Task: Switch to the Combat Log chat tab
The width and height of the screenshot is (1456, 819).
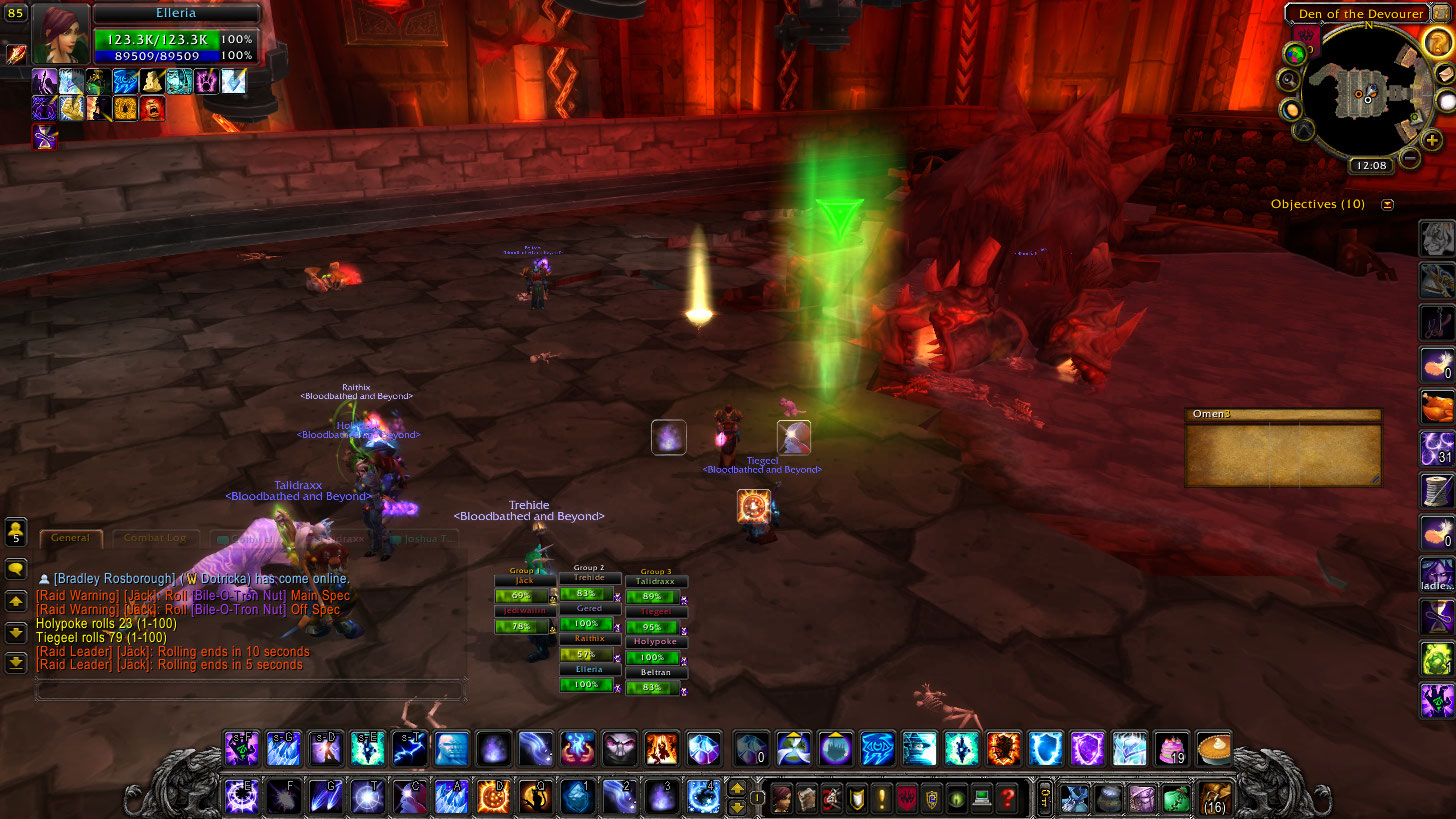Action: coord(155,538)
